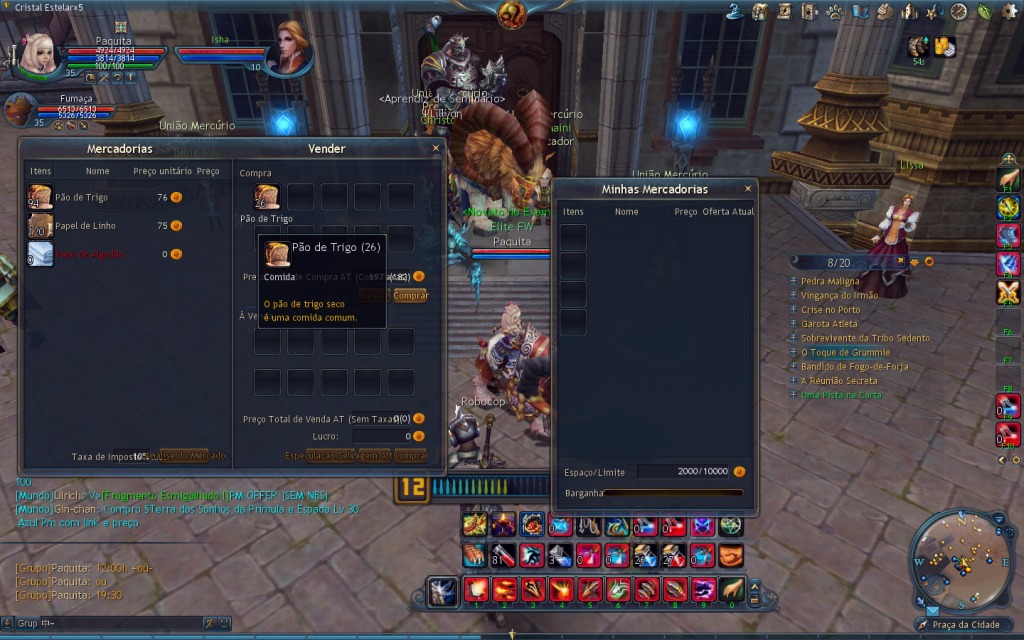1024x640 pixels.
Task: Close the Mercadorias/Vender trade window
Action: tap(435, 148)
